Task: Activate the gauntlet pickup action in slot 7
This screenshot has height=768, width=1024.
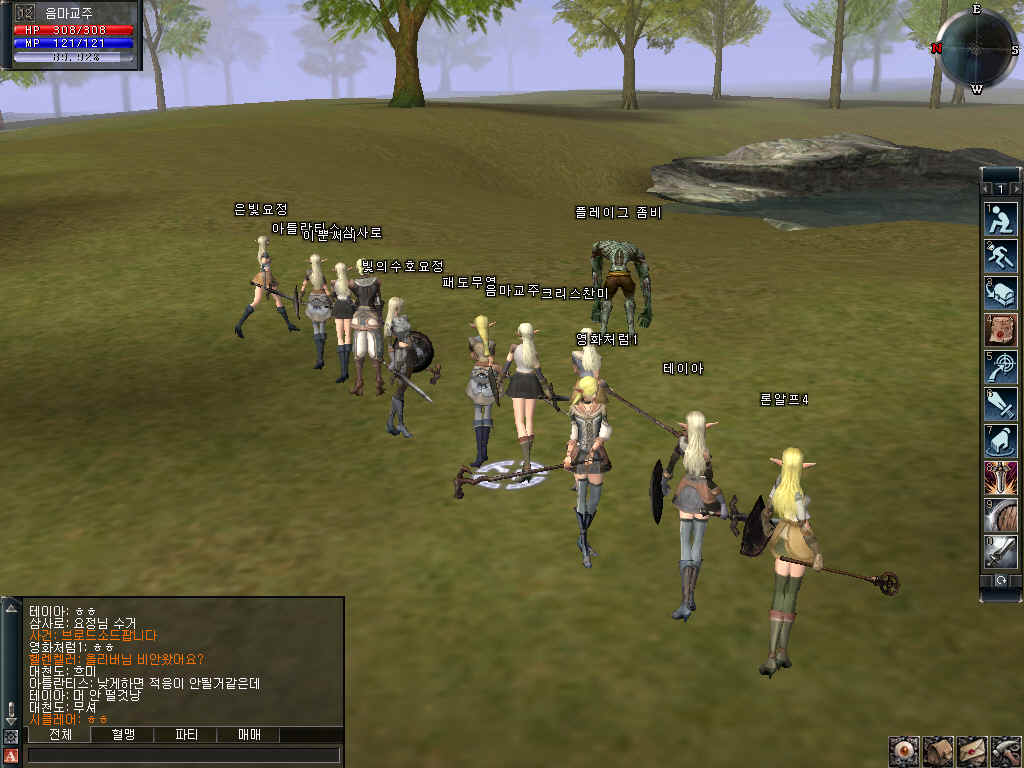Action: [x=1001, y=441]
